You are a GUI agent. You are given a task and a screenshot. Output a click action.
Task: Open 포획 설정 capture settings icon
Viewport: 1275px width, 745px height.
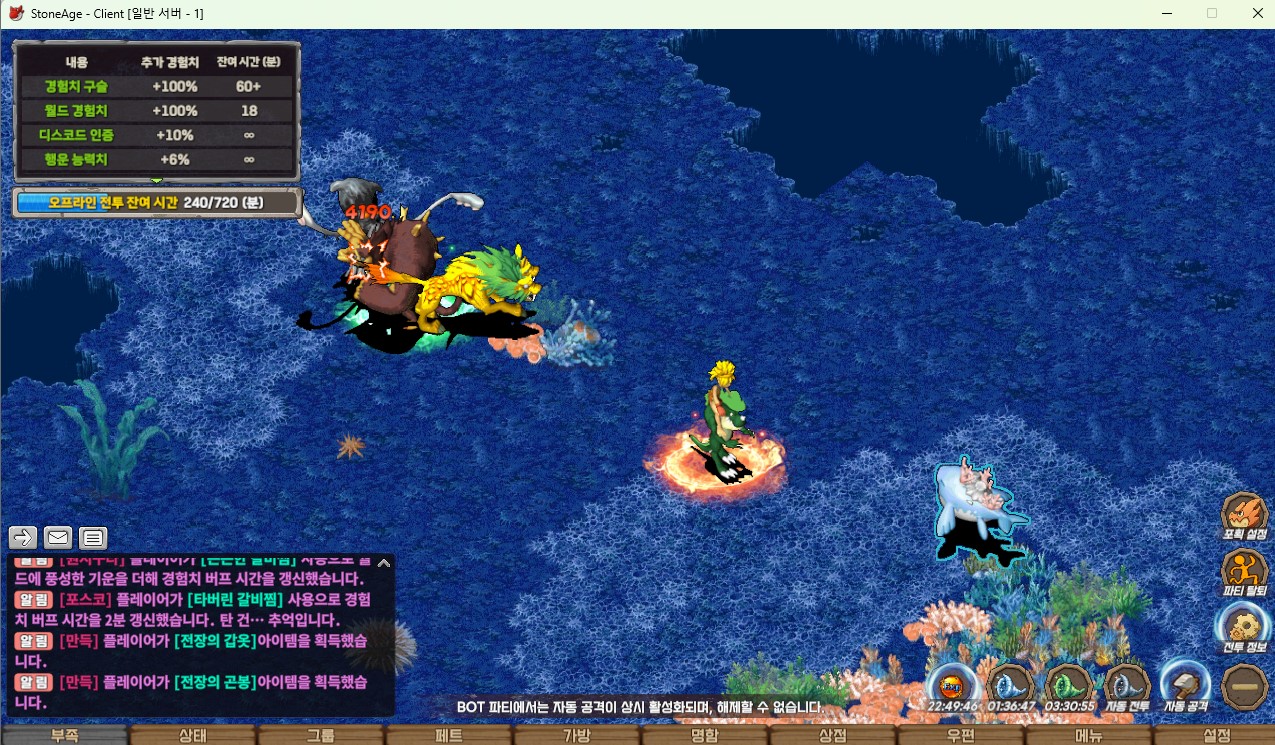click(x=1244, y=516)
